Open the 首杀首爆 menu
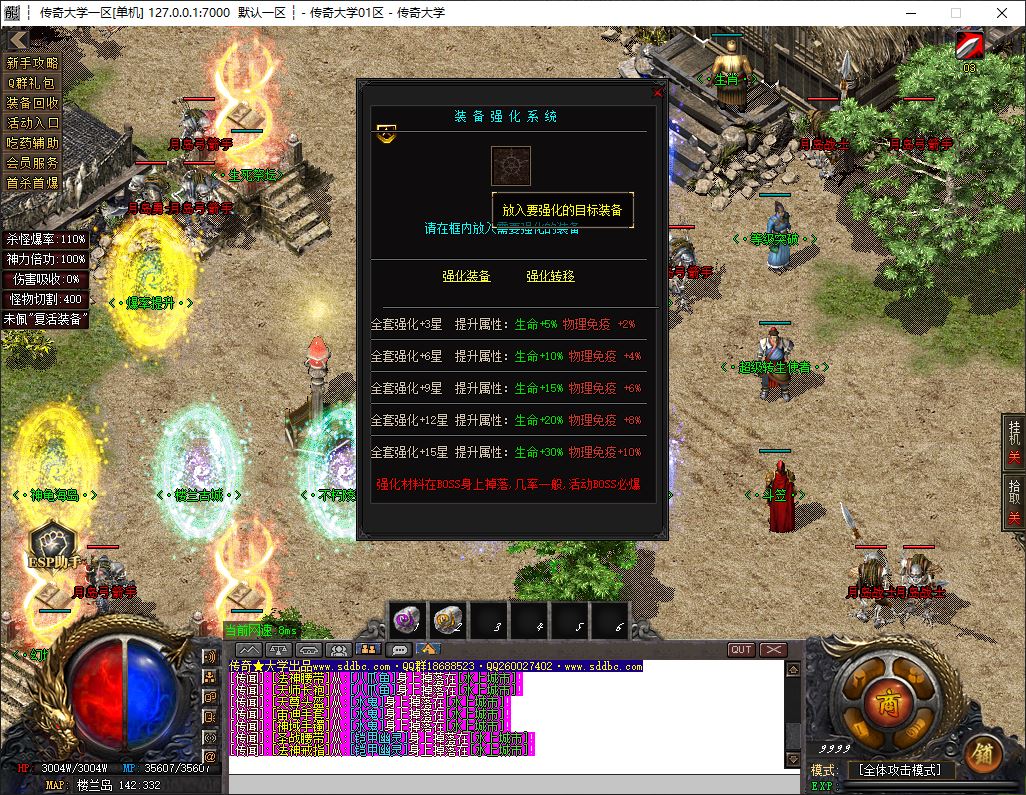The height and width of the screenshot is (795, 1026). (33, 183)
